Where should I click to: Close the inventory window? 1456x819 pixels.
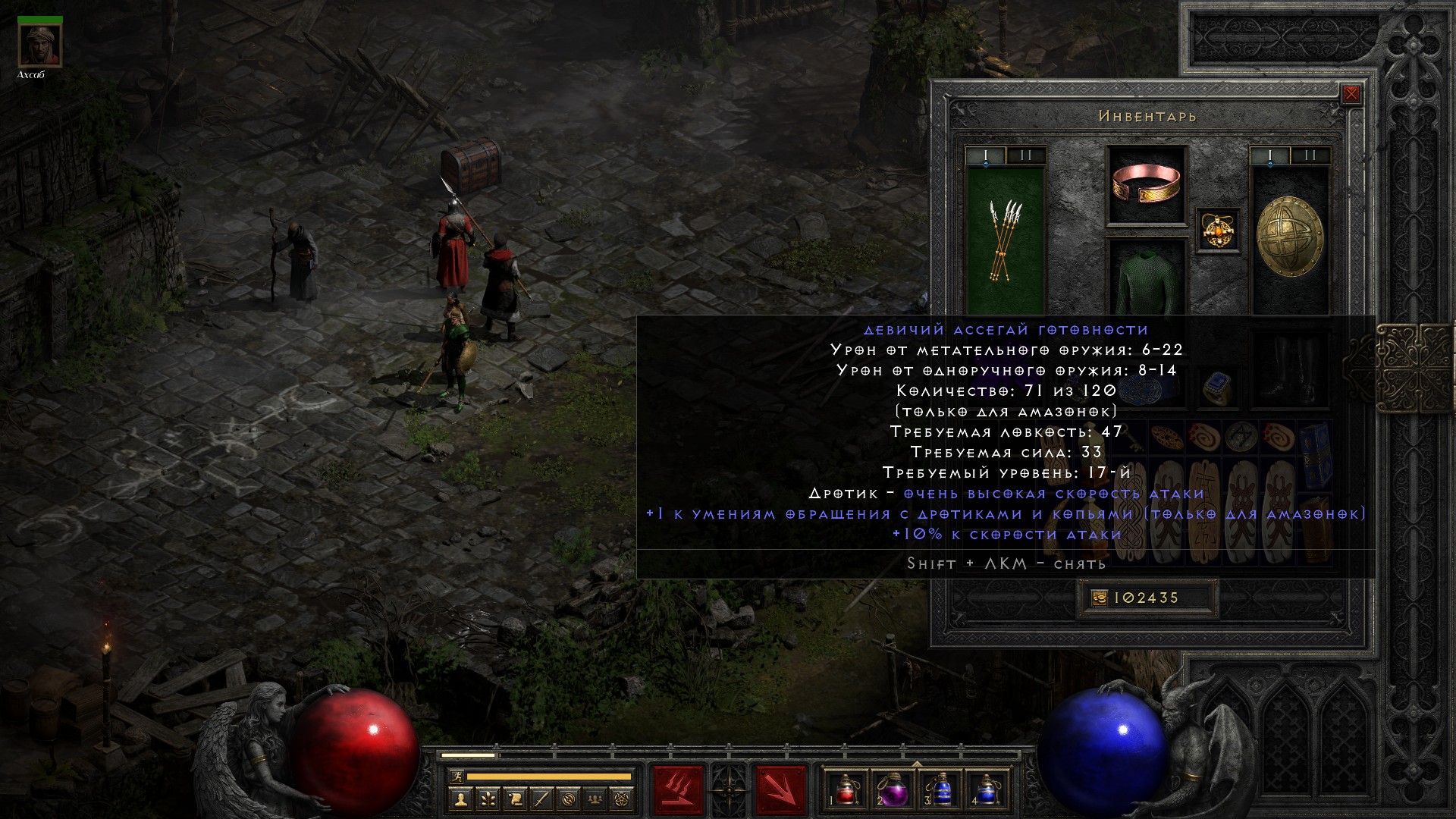[1351, 95]
